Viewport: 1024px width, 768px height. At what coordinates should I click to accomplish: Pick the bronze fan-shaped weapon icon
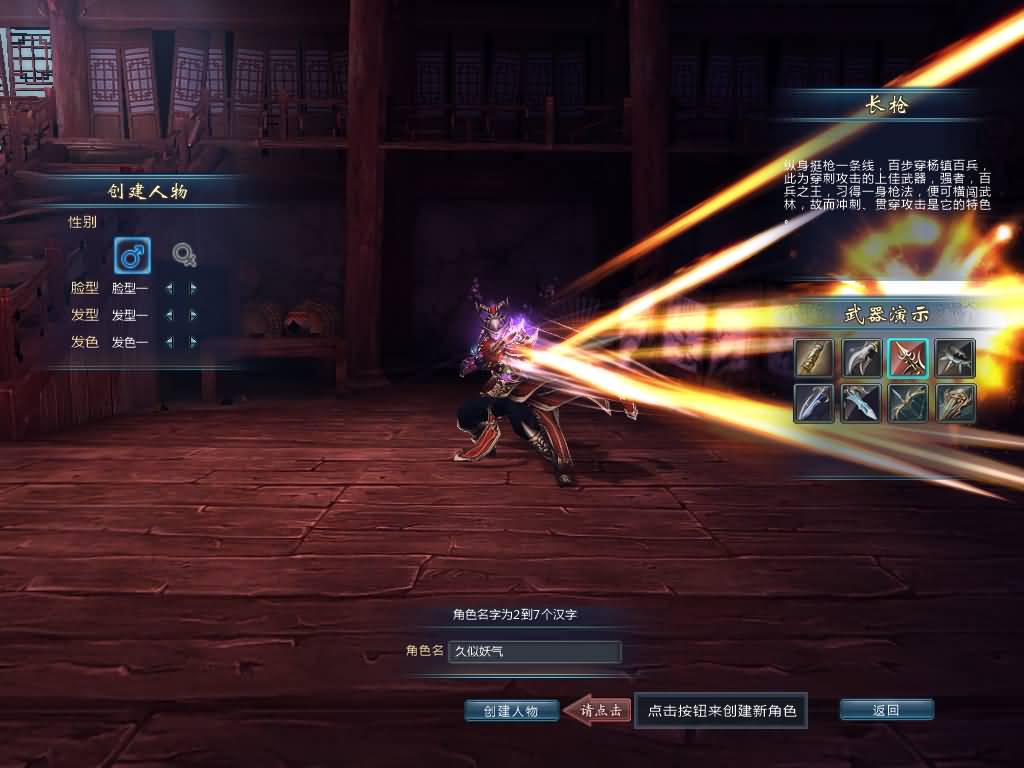(955, 403)
